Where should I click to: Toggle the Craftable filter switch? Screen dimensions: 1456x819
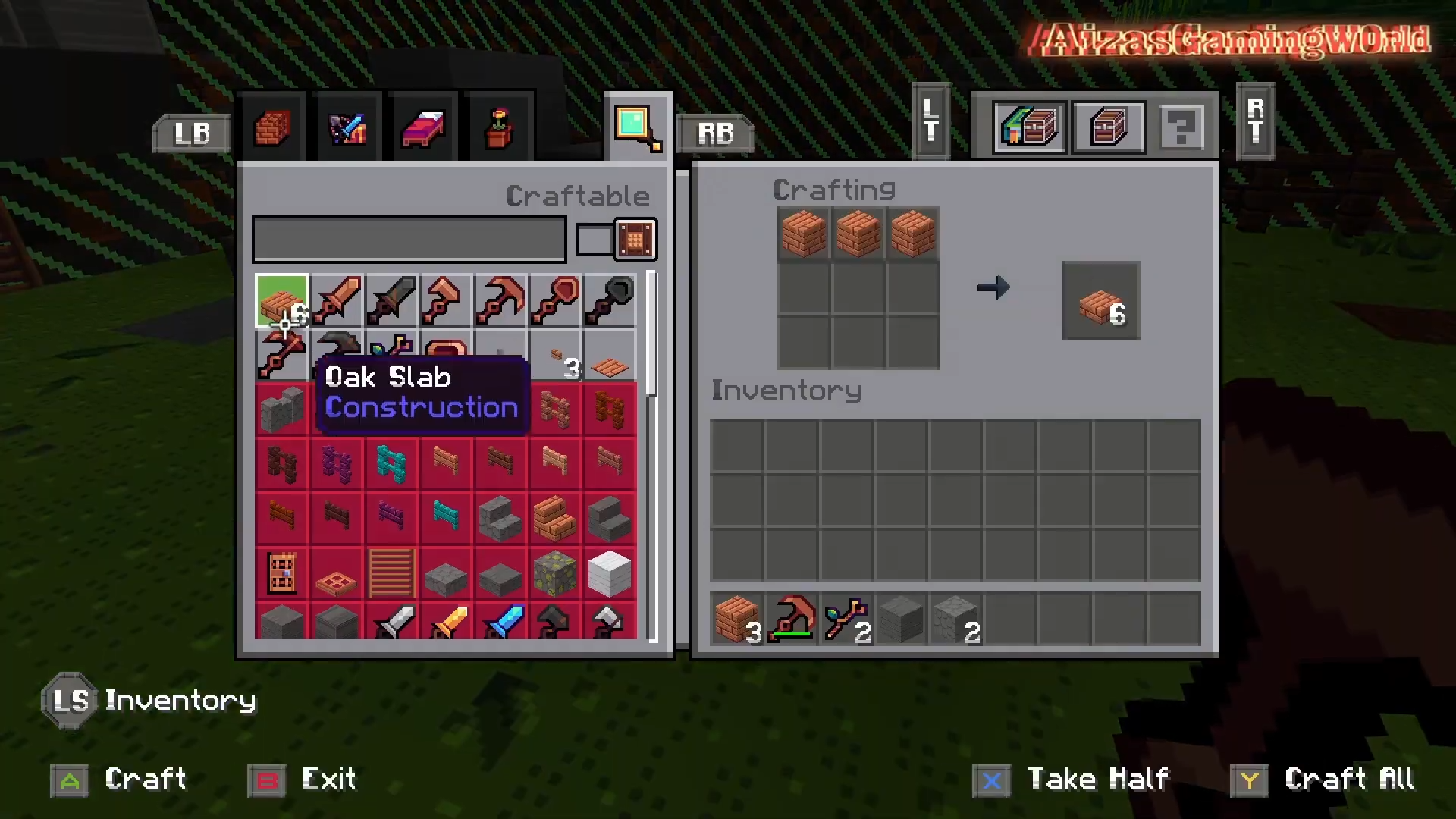pos(616,240)
